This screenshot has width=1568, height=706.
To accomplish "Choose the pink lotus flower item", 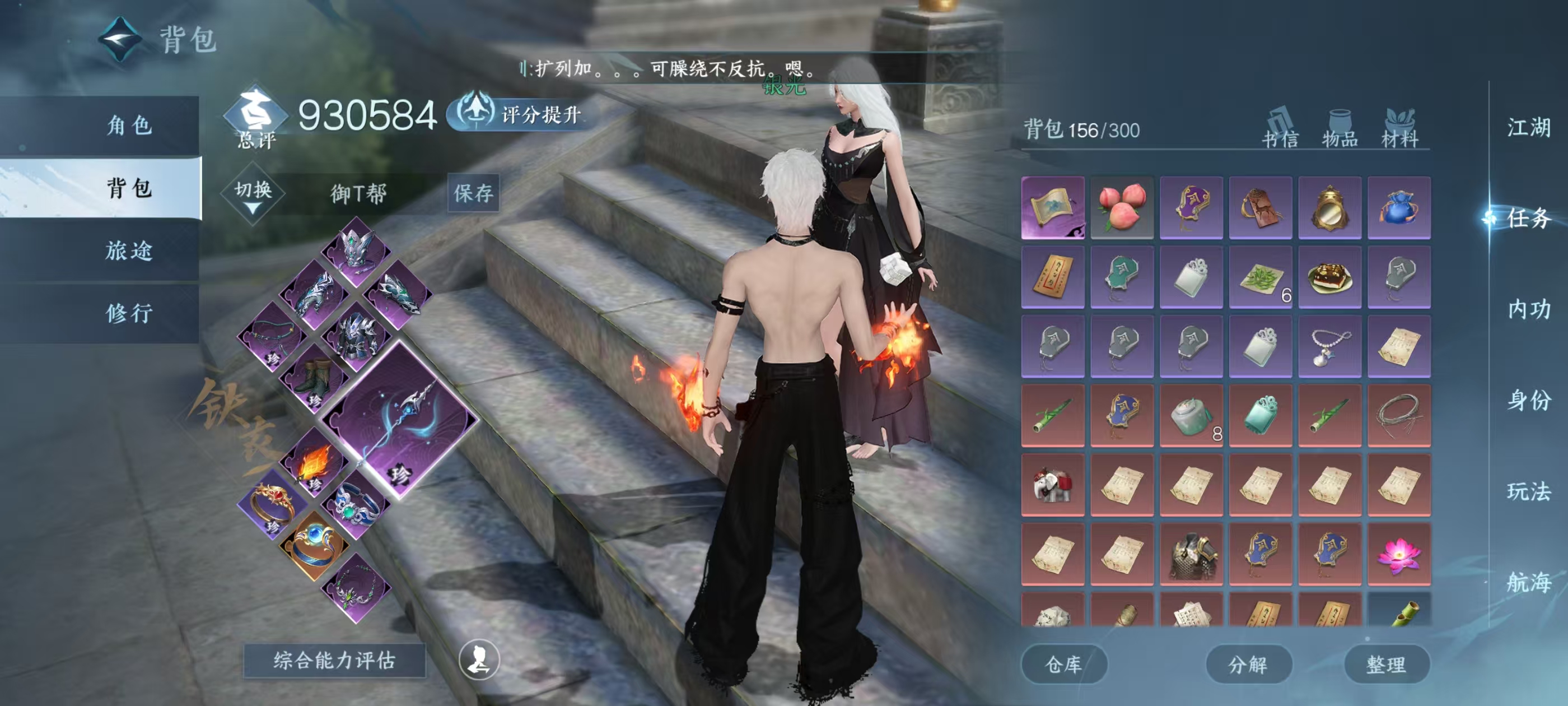I will tap(1399, 554).
